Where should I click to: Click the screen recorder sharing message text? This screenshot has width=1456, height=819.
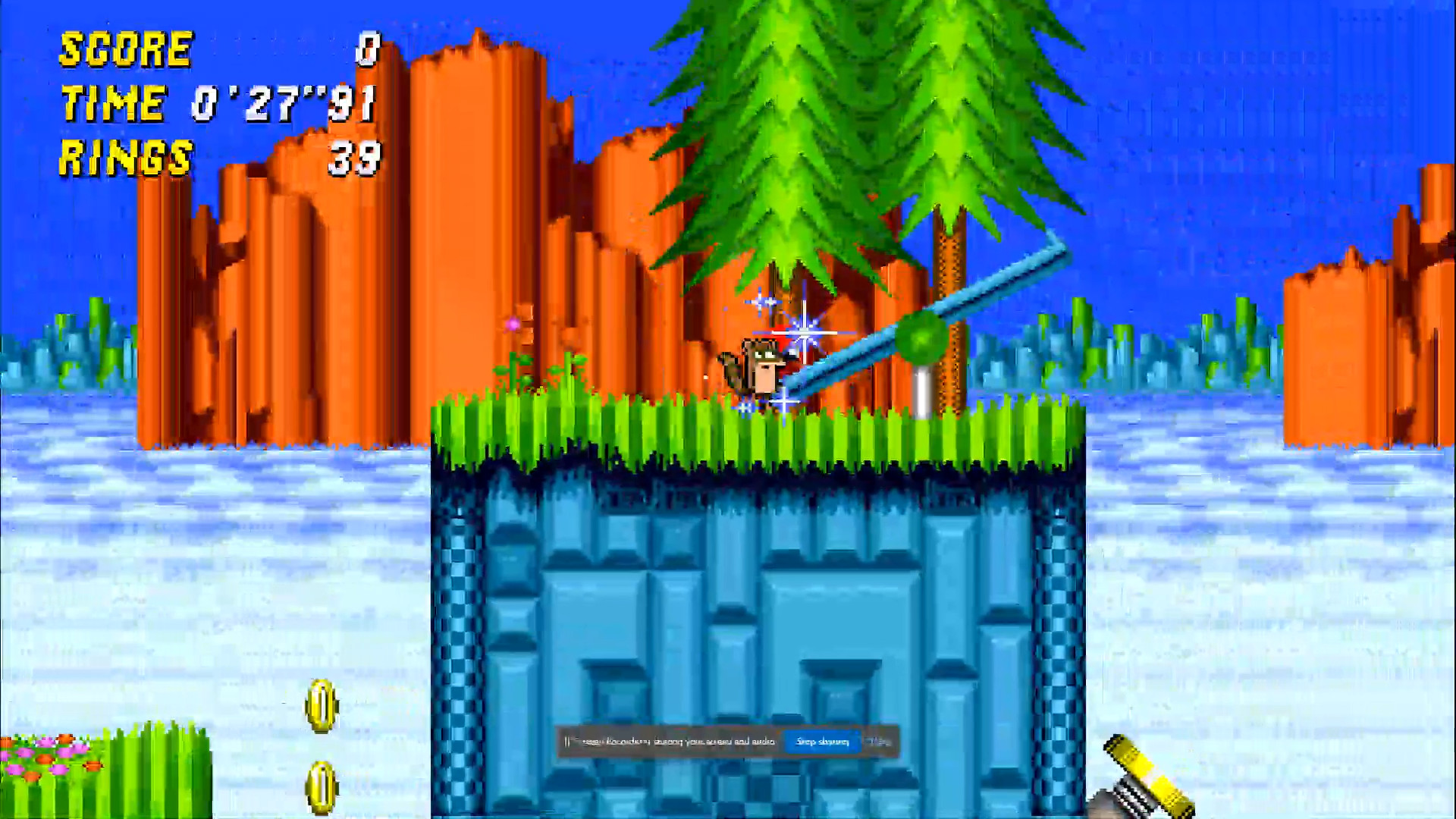tap(667, 743)
